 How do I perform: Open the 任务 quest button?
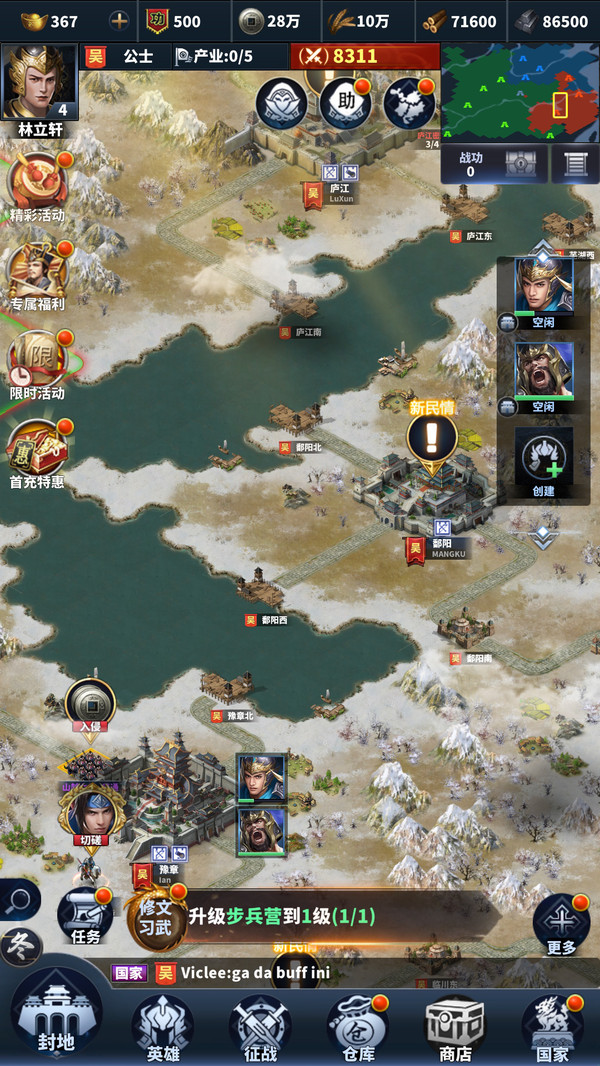tap(86, 915)
